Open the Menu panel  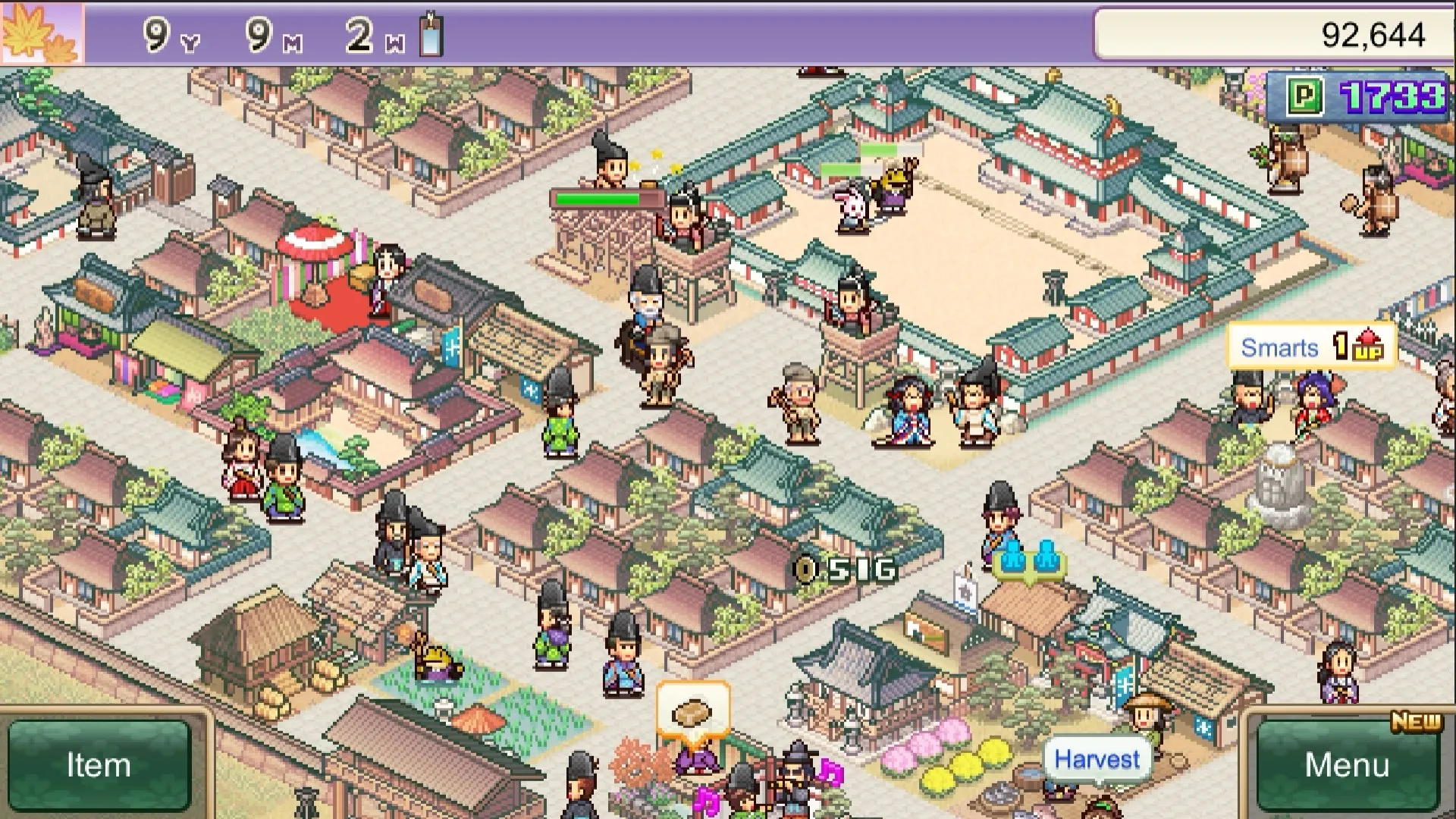point(1350,764)
